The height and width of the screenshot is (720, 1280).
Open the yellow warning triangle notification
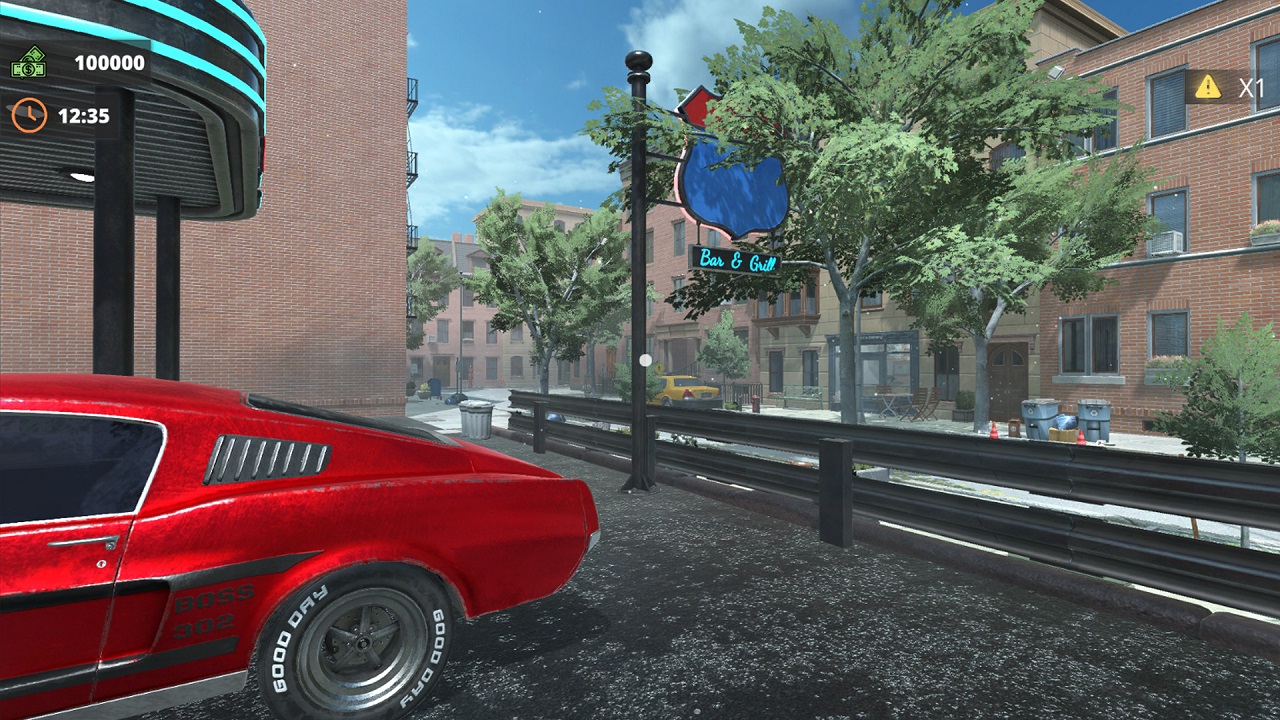(x=1208, y=87)
